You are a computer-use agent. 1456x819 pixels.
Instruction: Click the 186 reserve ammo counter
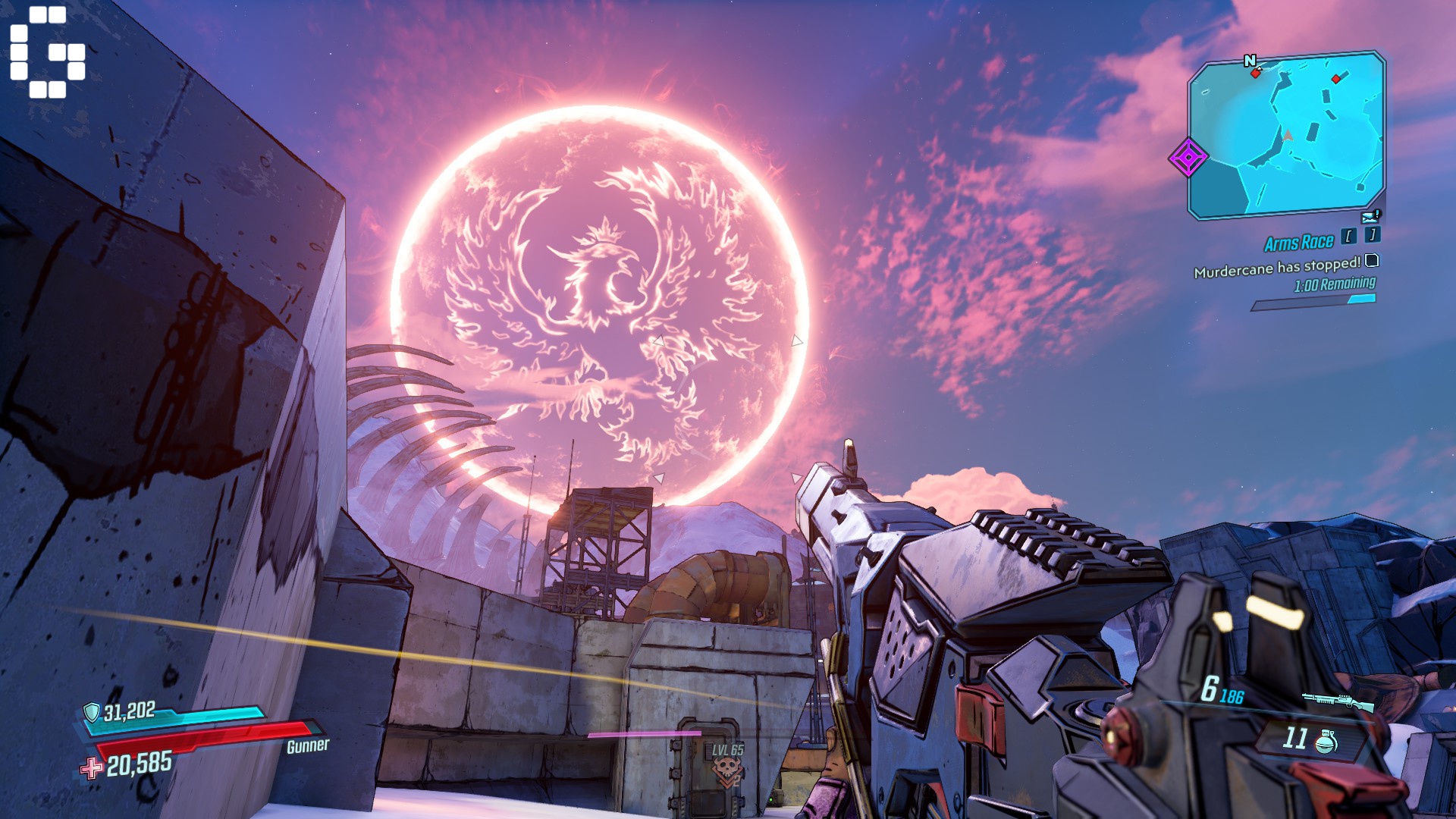(1232, 697)
